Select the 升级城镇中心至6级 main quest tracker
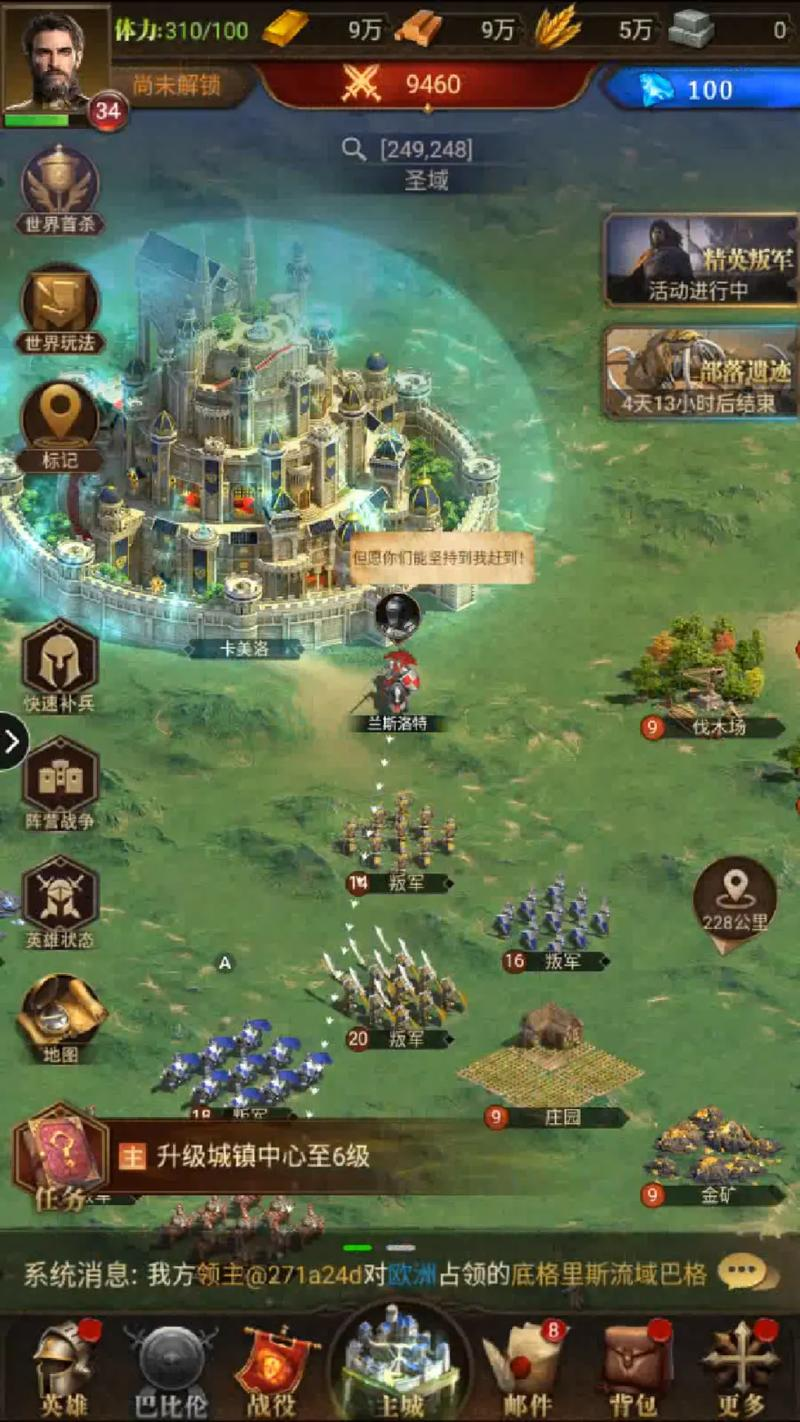This screenshot has width=800, height=1422. 262,1157
